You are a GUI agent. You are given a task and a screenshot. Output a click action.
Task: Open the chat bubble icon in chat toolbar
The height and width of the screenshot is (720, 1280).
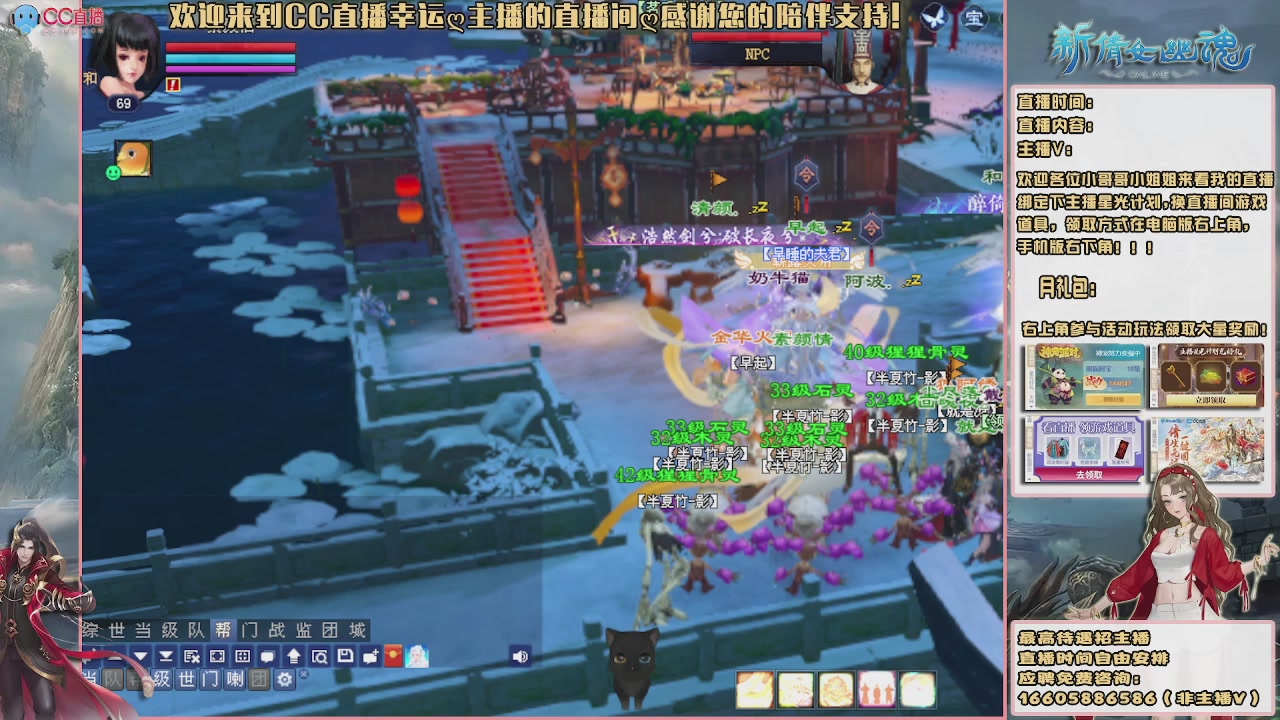(x=267, y=657)
